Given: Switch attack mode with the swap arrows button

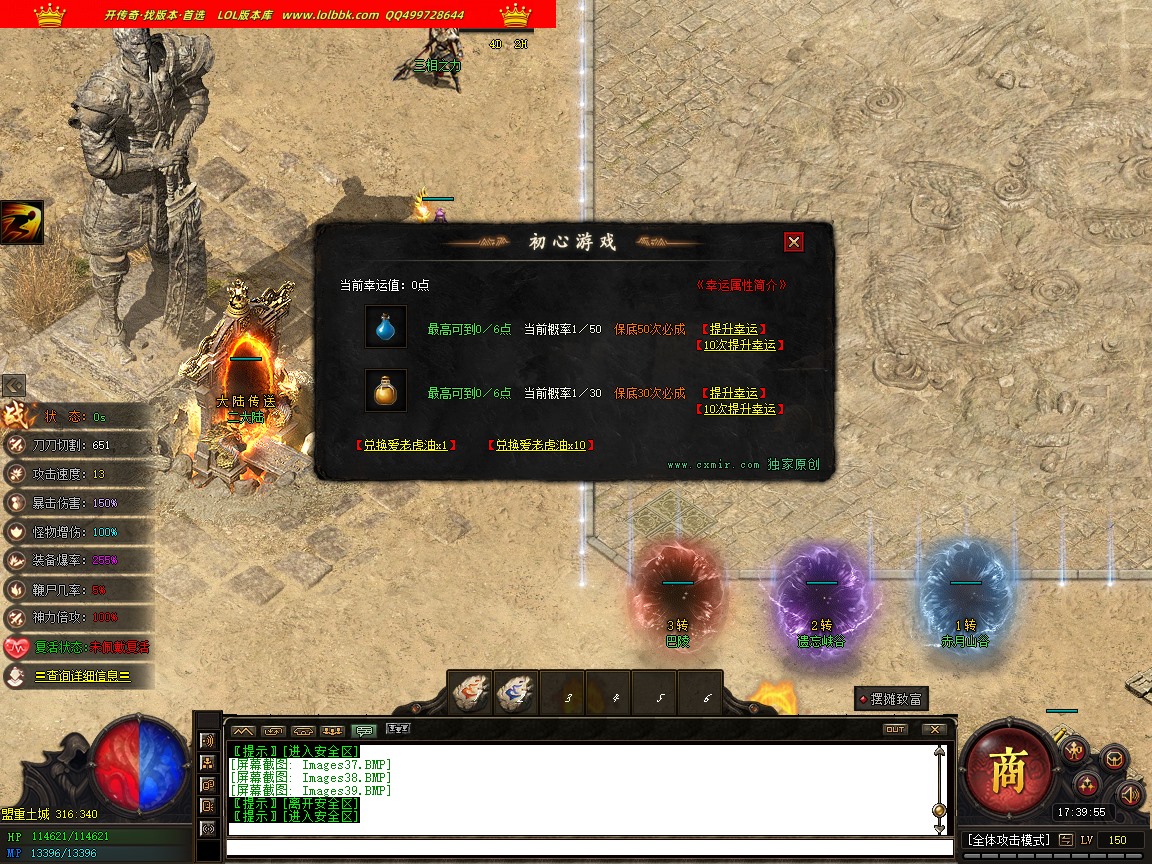Looking at the screenshot, I should pos(1066,840).
